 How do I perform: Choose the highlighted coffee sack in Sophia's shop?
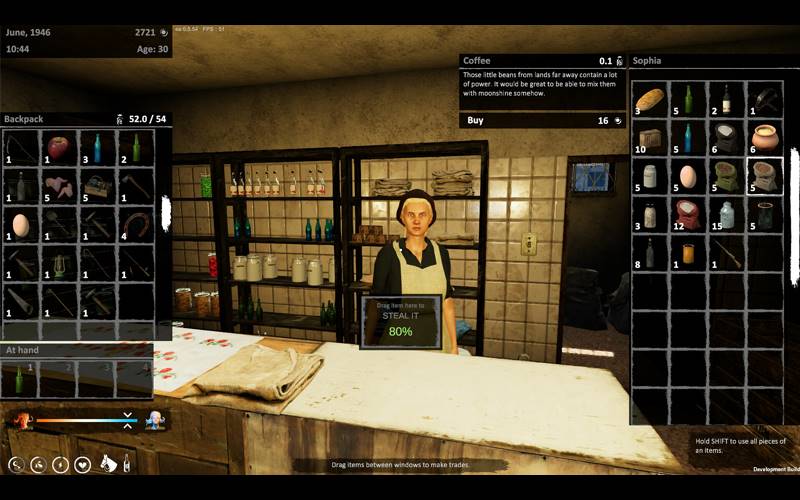[765, 176]
